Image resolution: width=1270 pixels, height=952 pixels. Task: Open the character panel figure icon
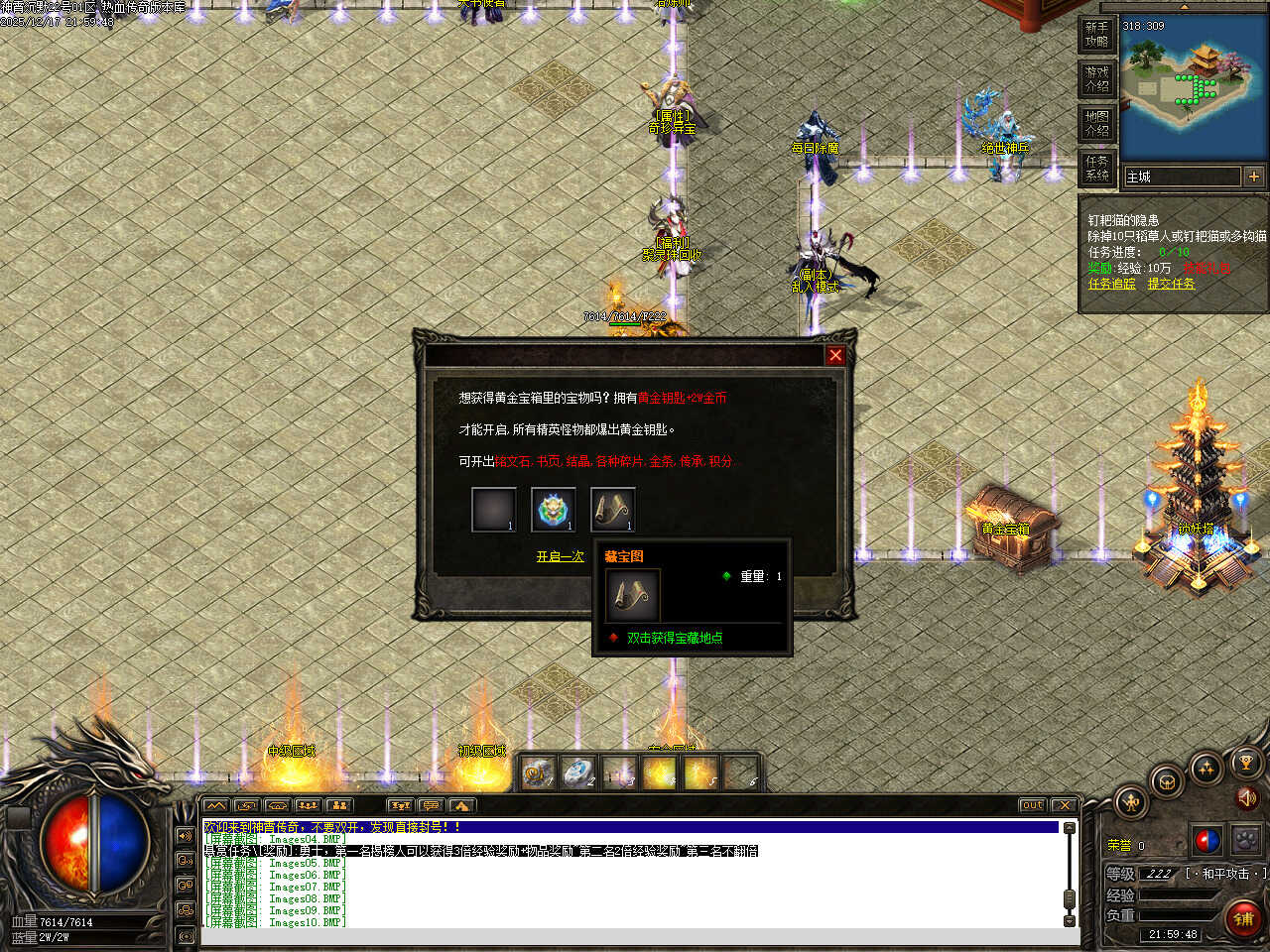pyautogui.click(x=1131, y=802)
